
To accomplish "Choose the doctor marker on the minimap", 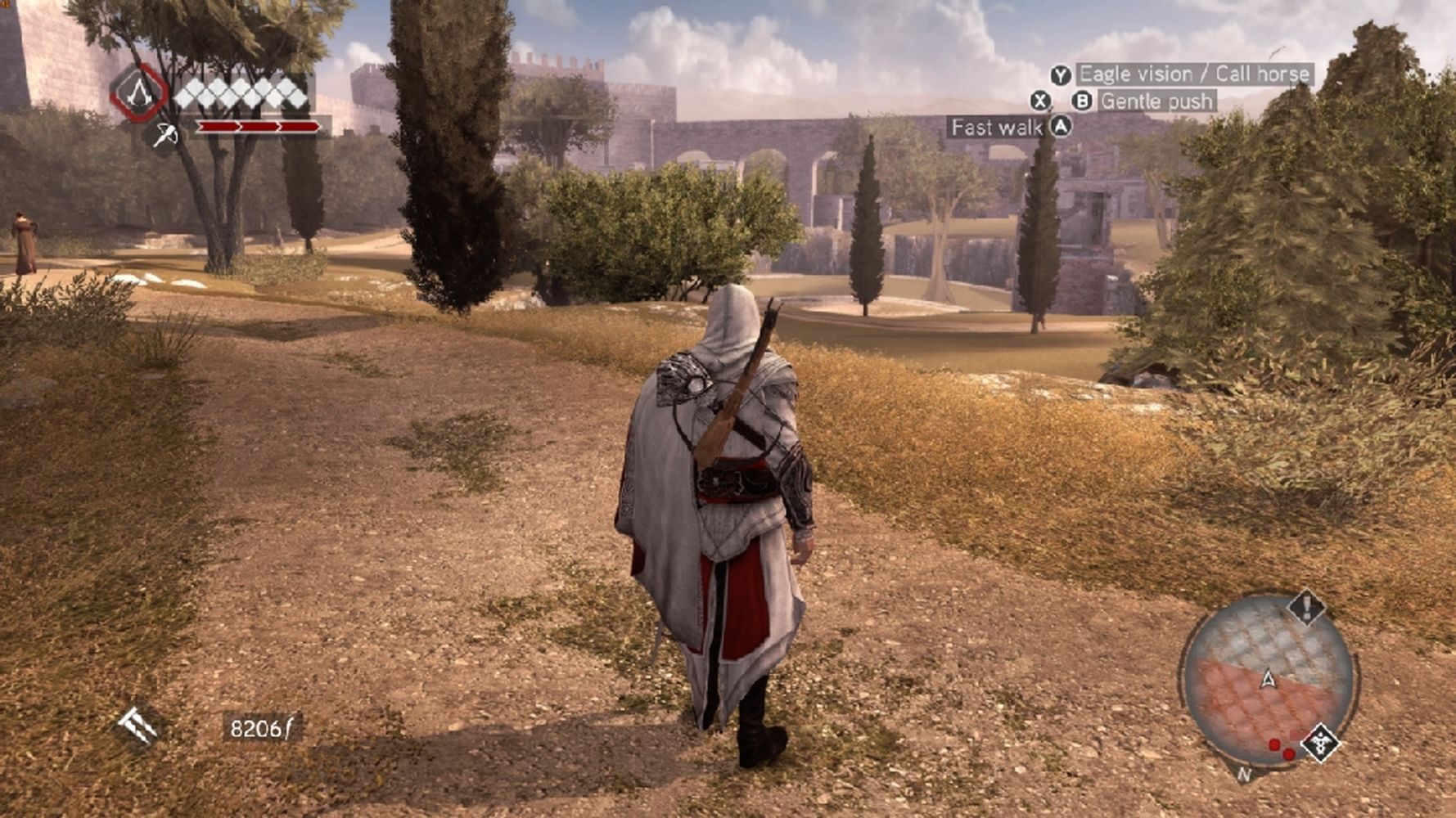I will click(1320, 743).
